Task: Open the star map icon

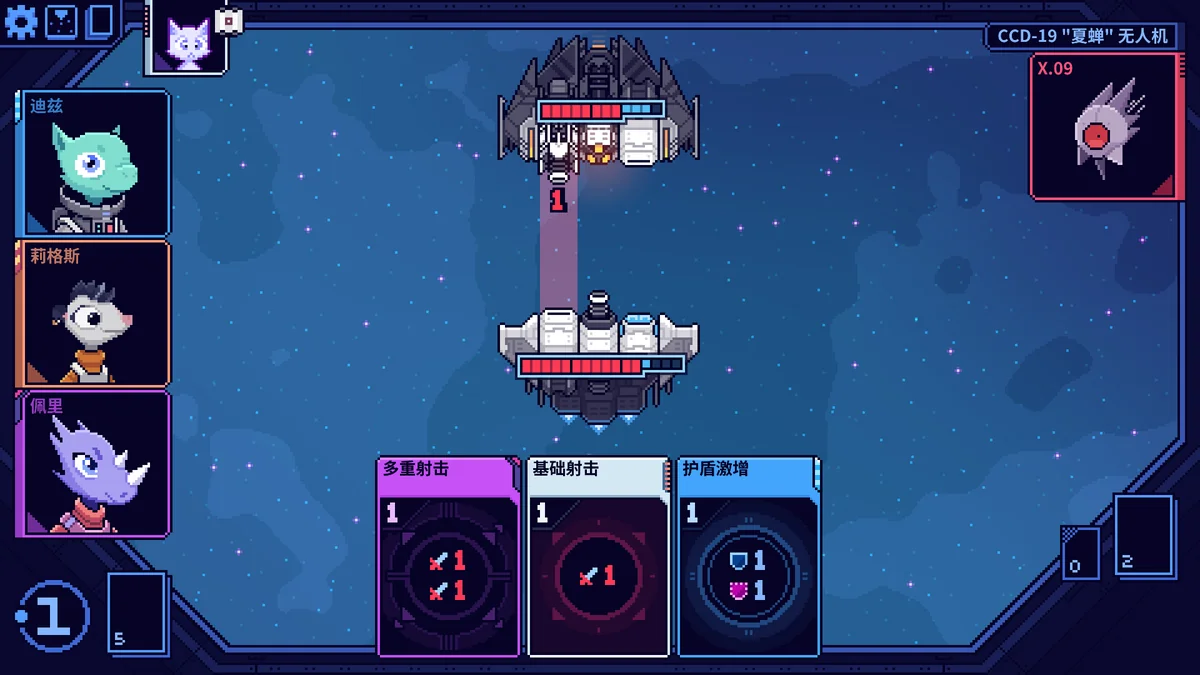Action: (x=61, y=21)
